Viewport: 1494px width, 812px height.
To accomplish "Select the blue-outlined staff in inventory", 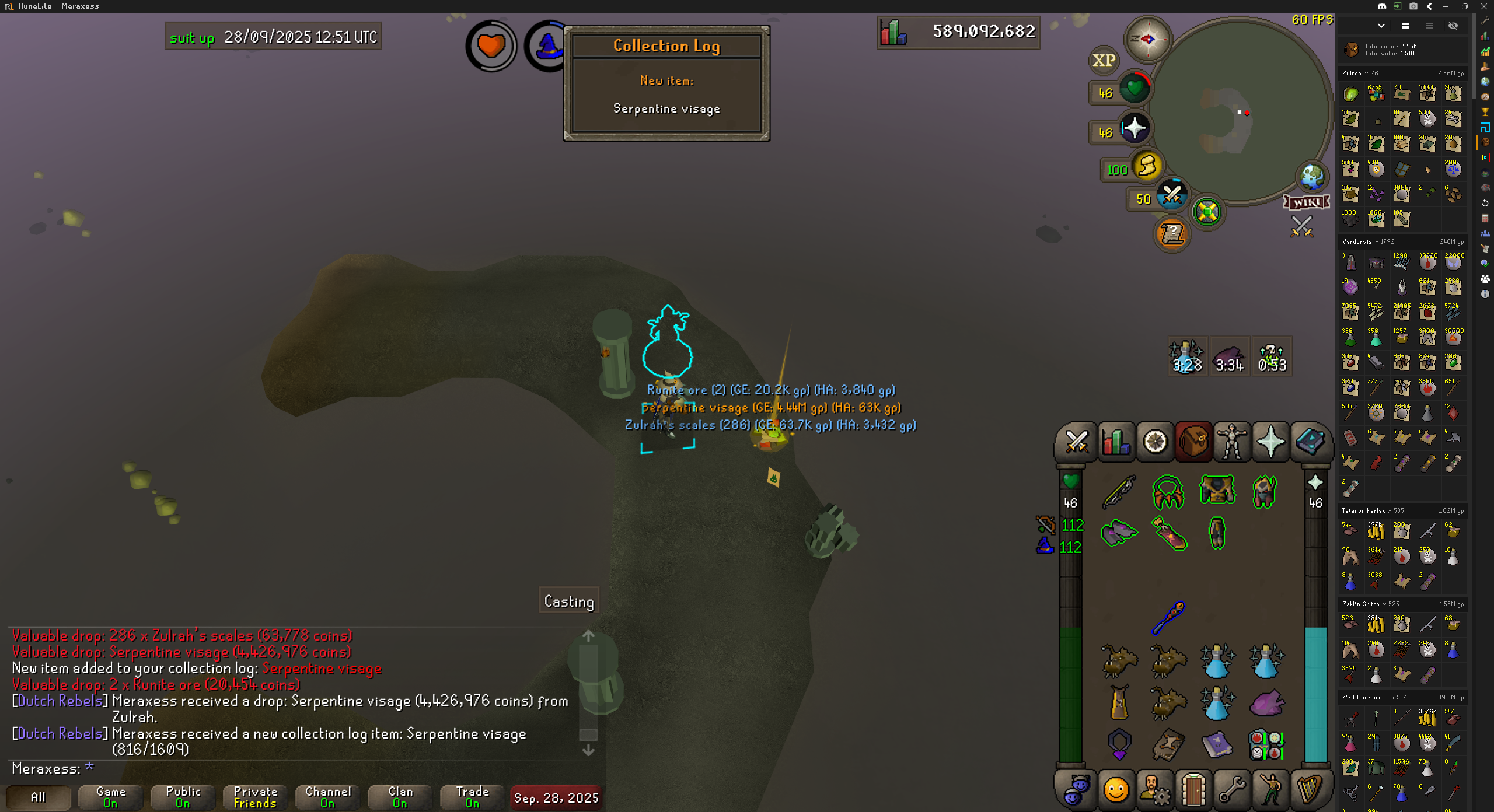I will [1168, 618].
